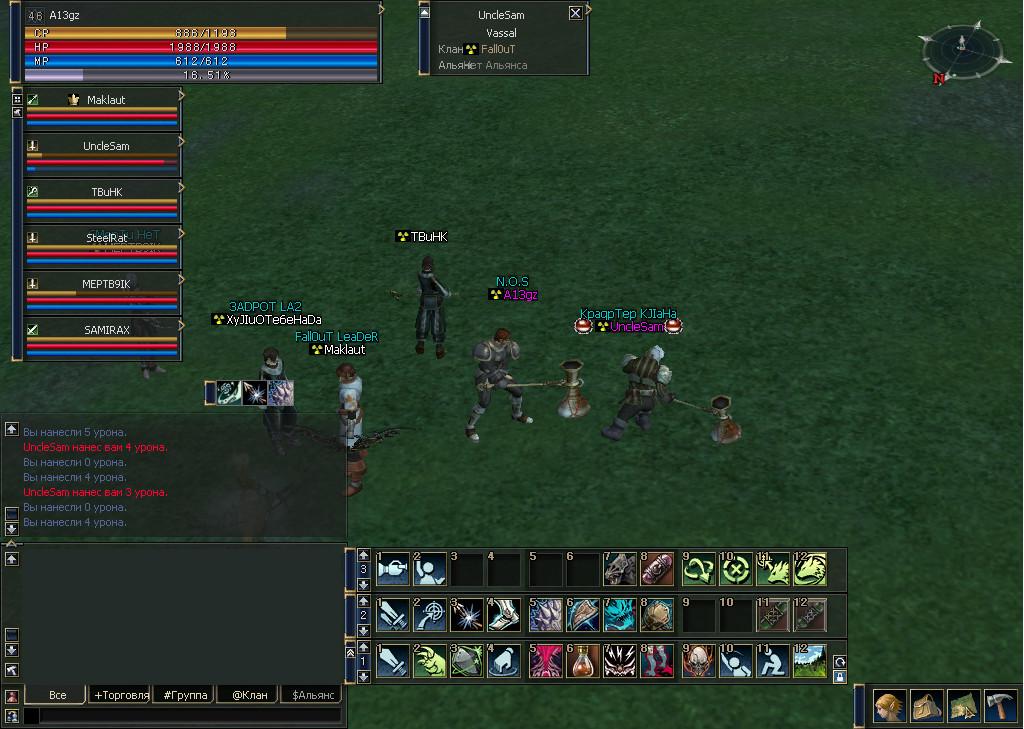Activate the skull skill icon
The width and height of the screenshot is (1024, 729).
(699, 661)
